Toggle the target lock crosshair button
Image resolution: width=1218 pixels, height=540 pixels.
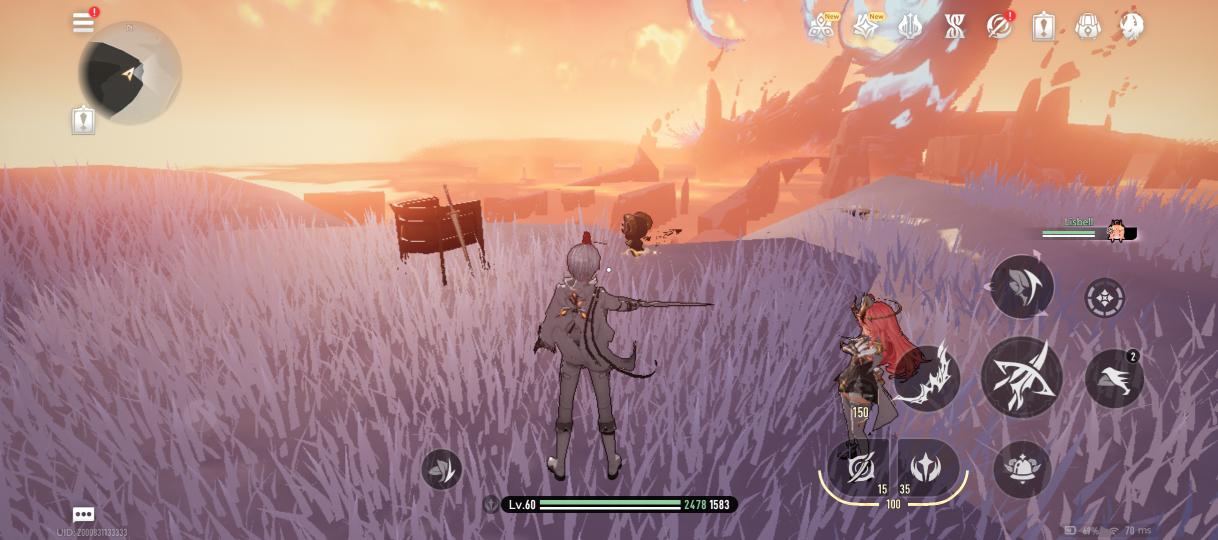(1104, 298)
